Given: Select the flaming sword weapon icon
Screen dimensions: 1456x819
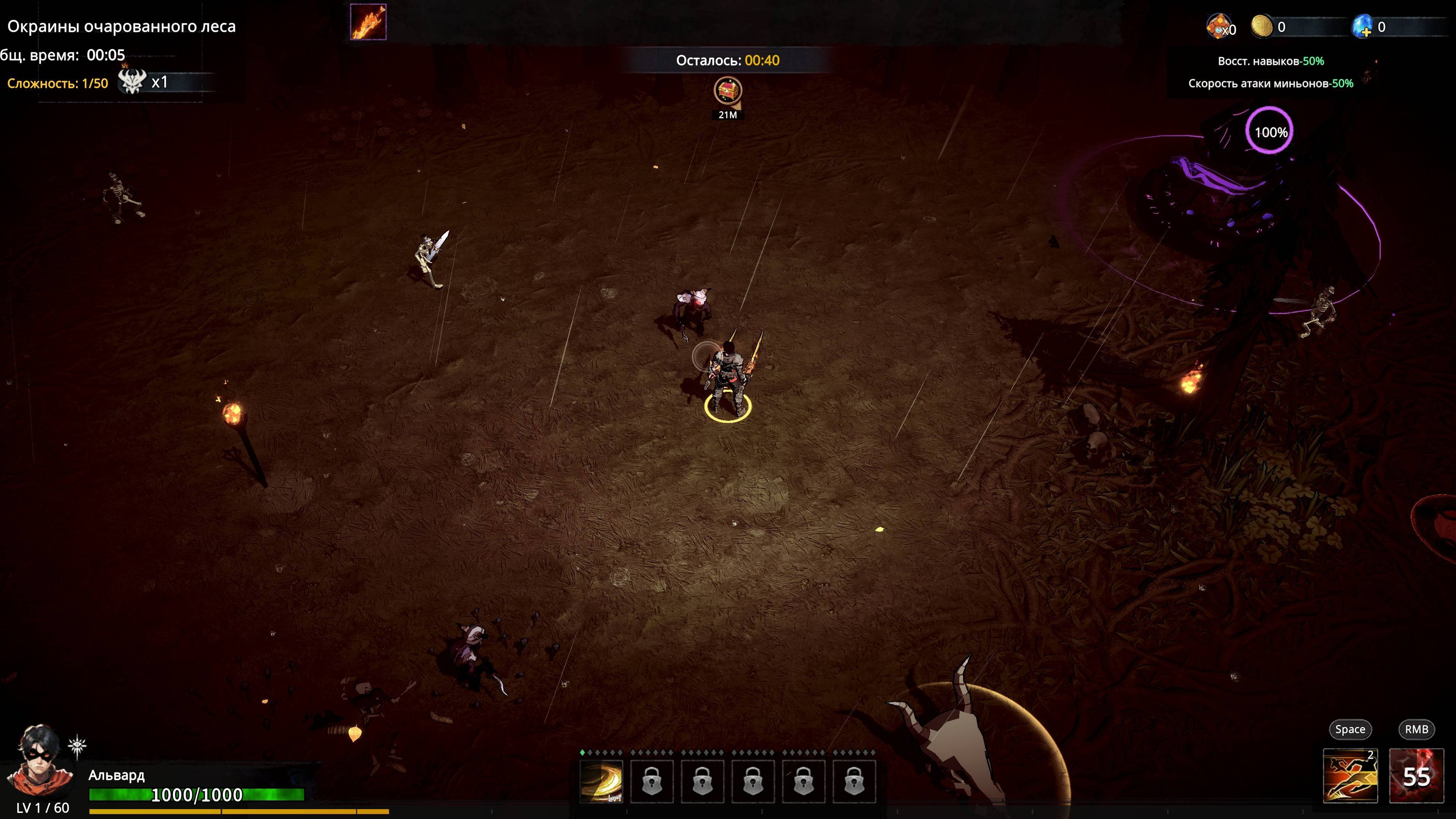Looking at the screenshot, I should [x=368, y=22].
